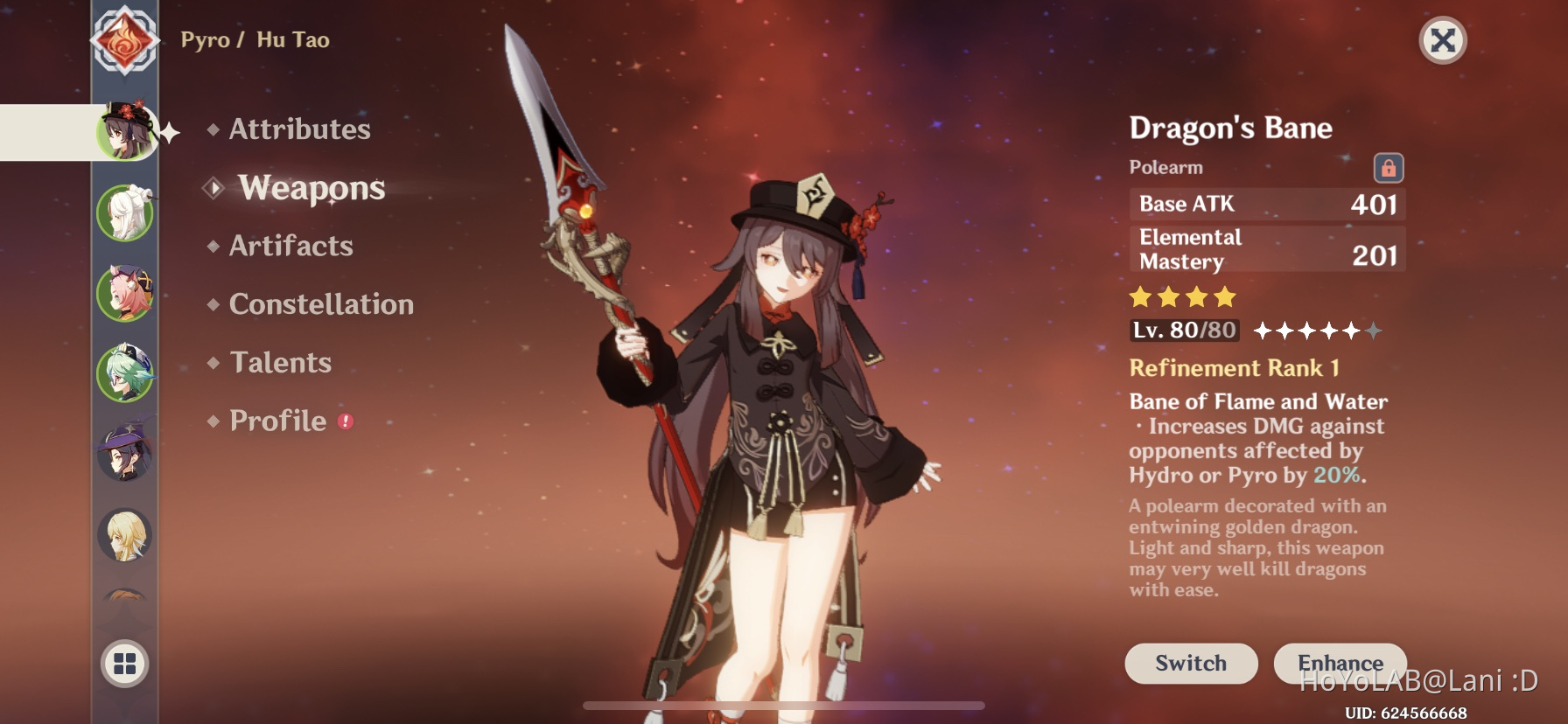Choose the blonde character portrait

tap(125, 534)
